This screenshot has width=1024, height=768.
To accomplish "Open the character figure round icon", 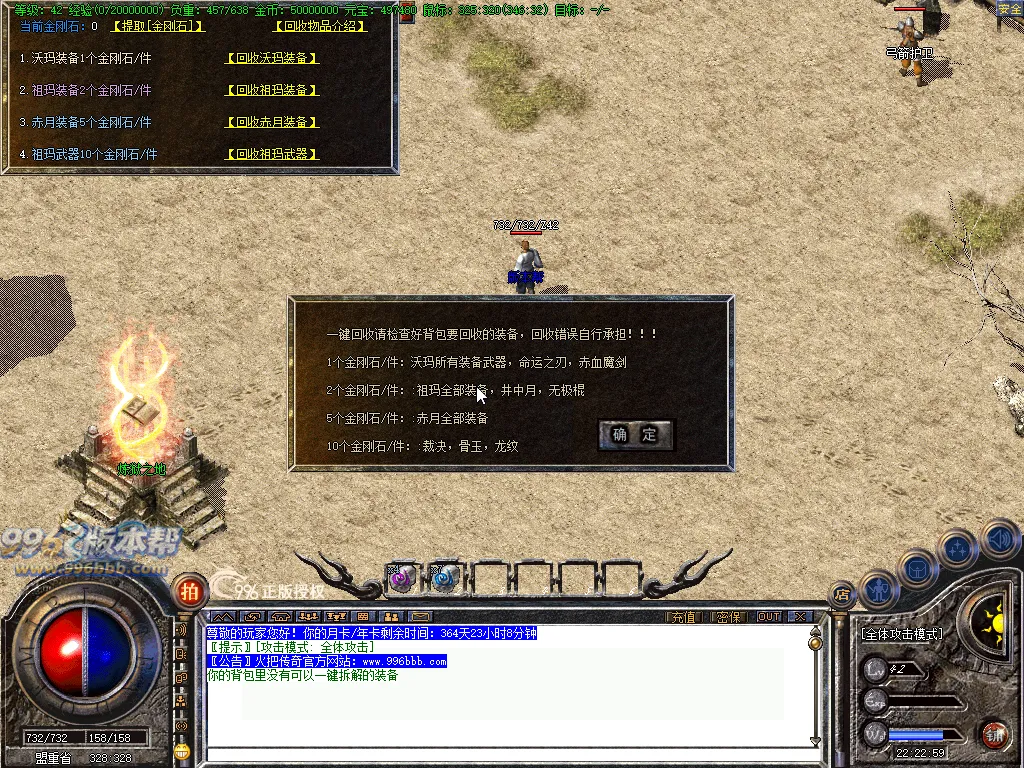I will 877,590.
